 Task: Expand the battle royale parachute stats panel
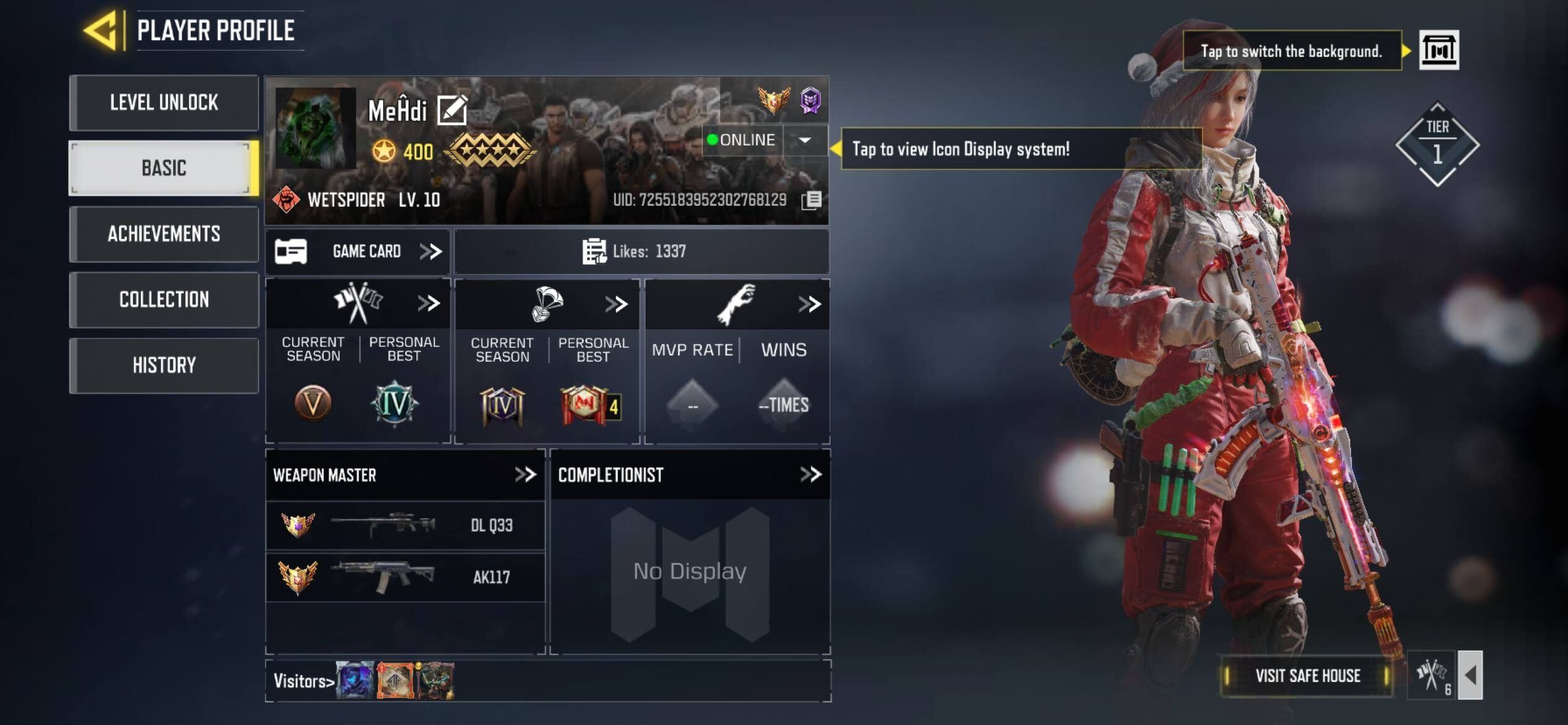616,304
